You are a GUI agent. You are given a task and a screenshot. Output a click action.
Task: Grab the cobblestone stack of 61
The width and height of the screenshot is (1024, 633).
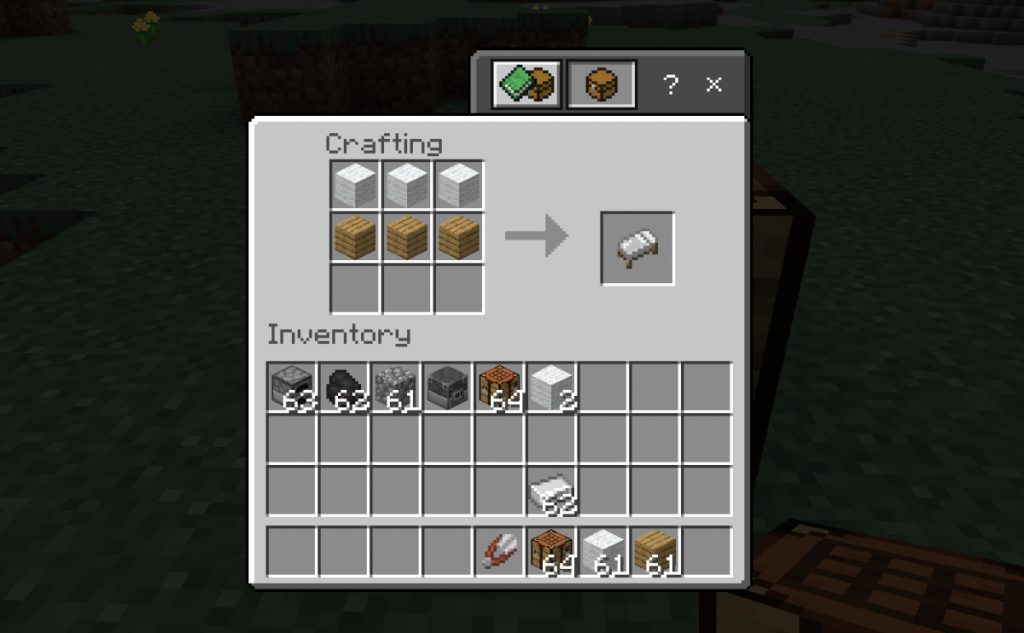coord(396,387)
